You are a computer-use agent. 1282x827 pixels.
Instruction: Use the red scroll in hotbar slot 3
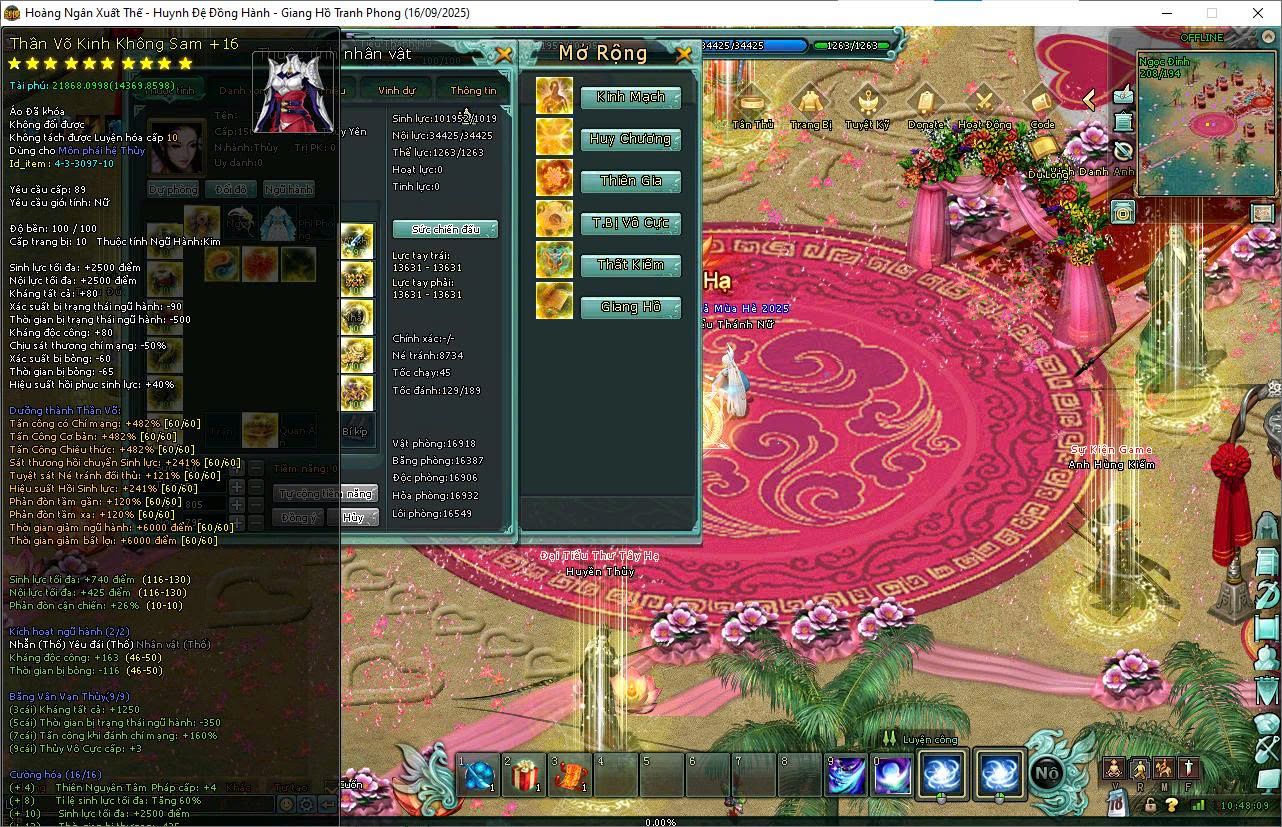570,775
